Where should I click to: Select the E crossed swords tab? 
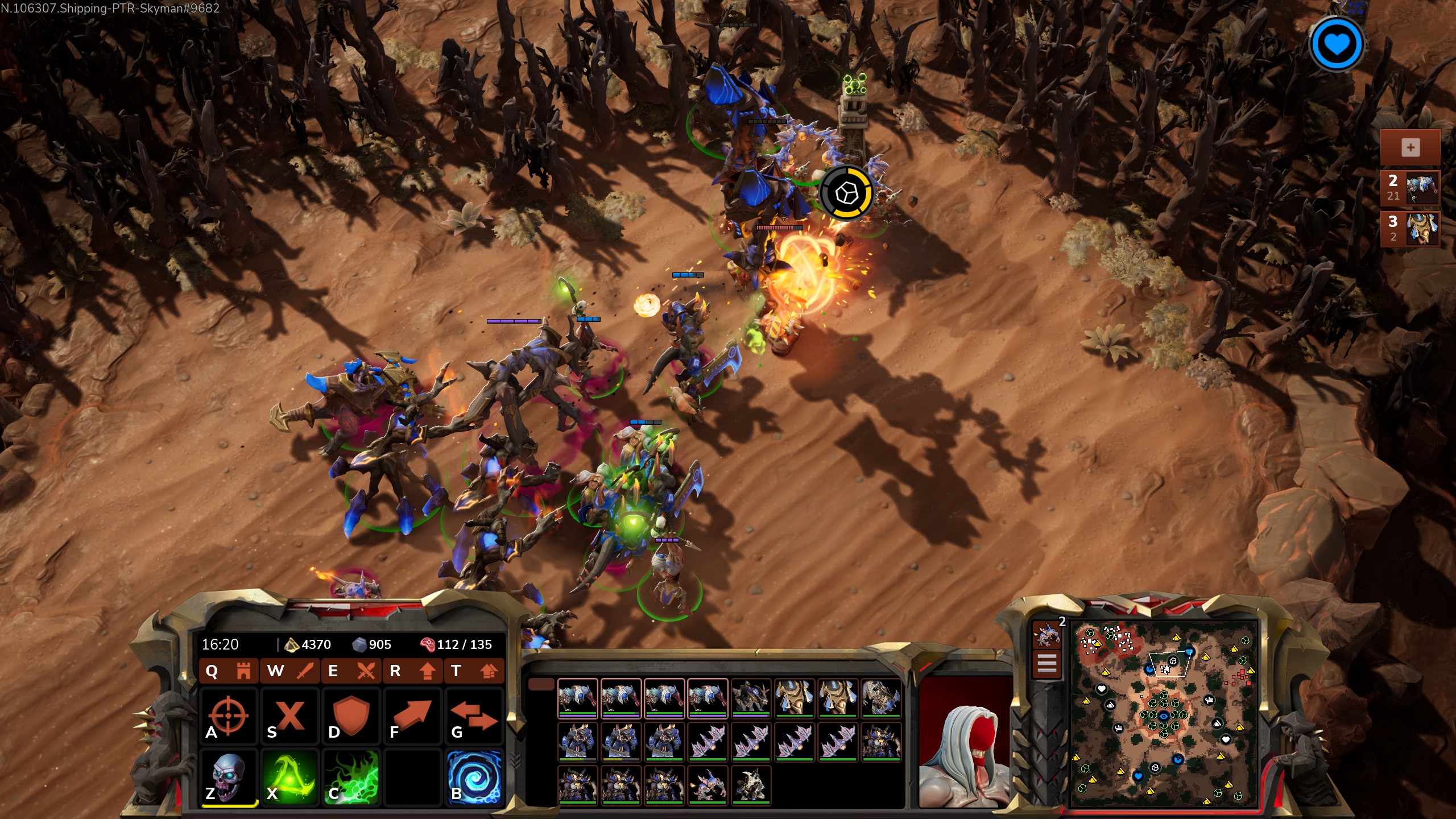pos(351,671)
